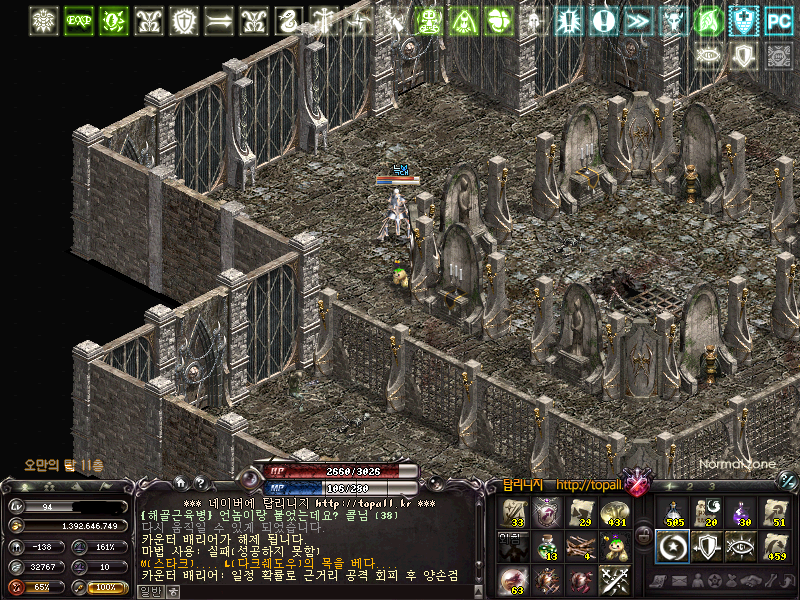
Task: Activate the eye skill in hotbar
Action: [741, 546]
